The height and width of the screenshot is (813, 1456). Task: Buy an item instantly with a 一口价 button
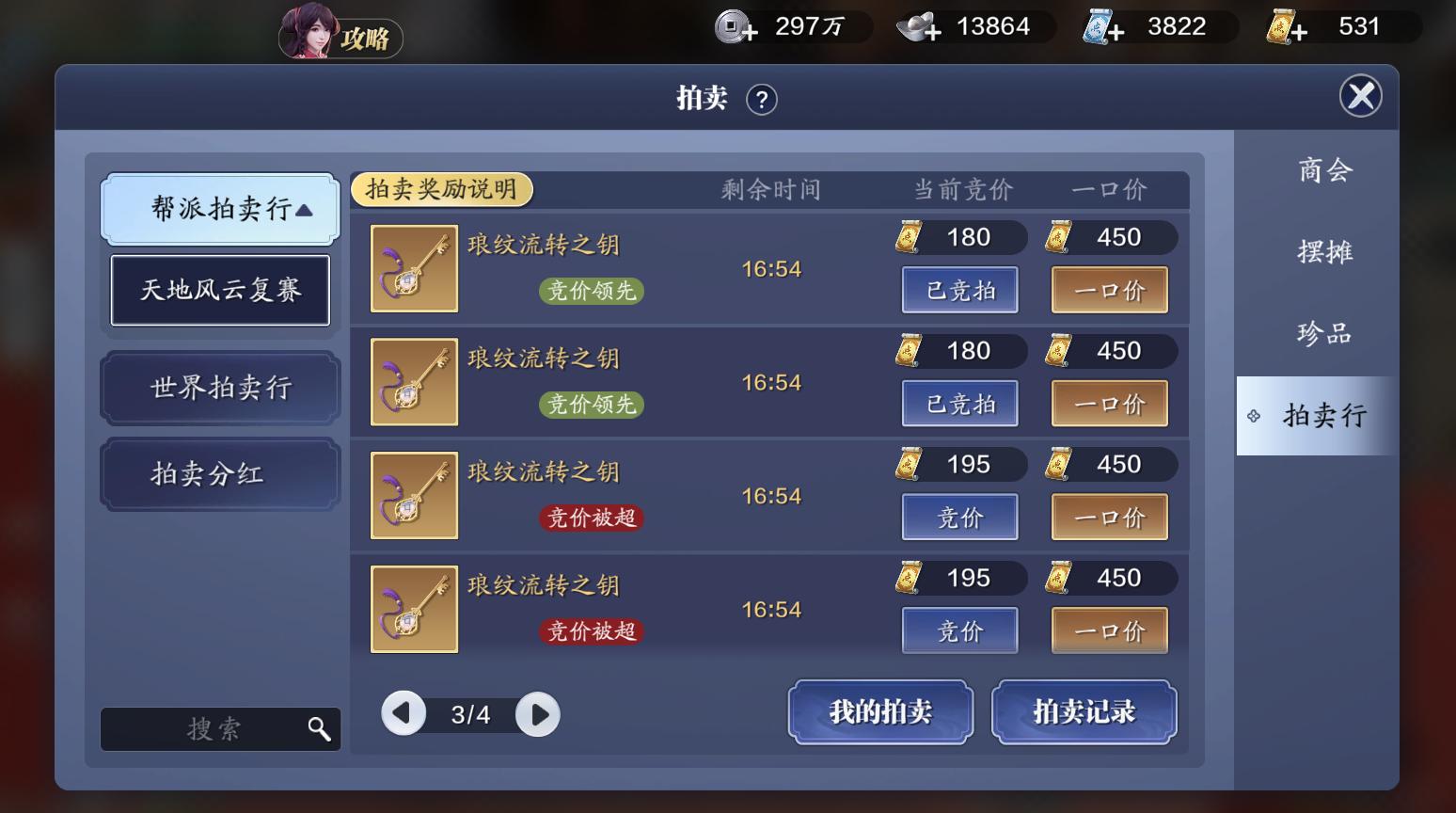point(1109,290)
